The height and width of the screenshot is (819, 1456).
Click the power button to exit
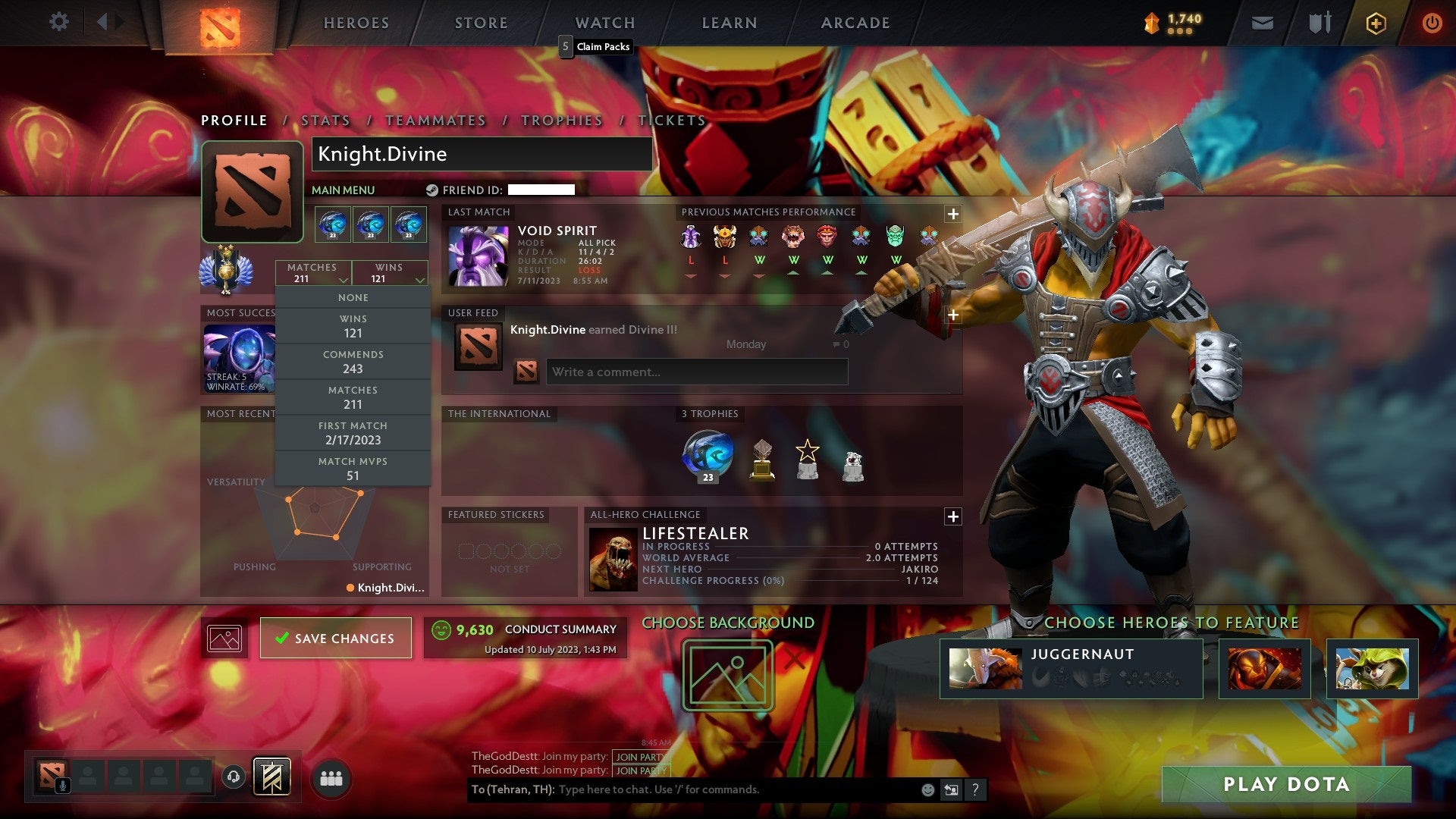pos(1432,22)
